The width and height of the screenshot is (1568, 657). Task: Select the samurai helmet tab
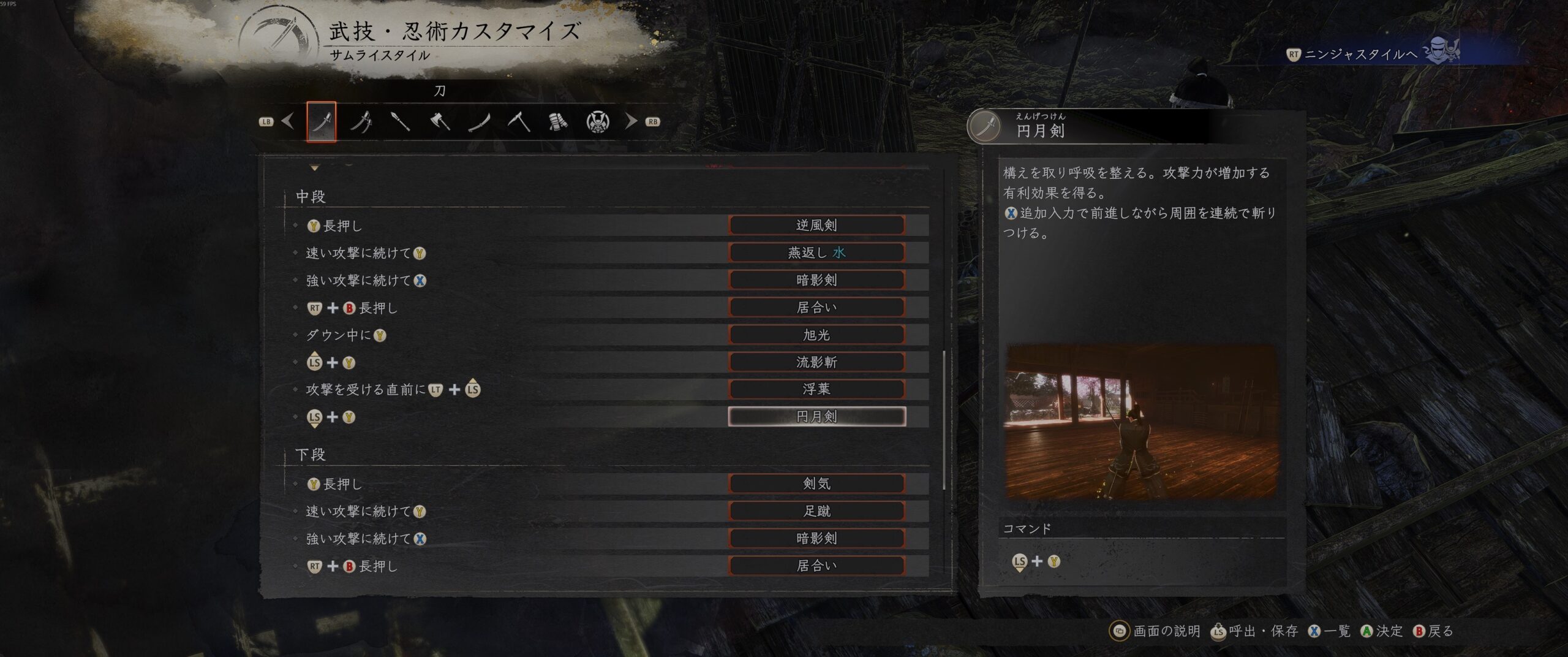click(x=597, y=121)
